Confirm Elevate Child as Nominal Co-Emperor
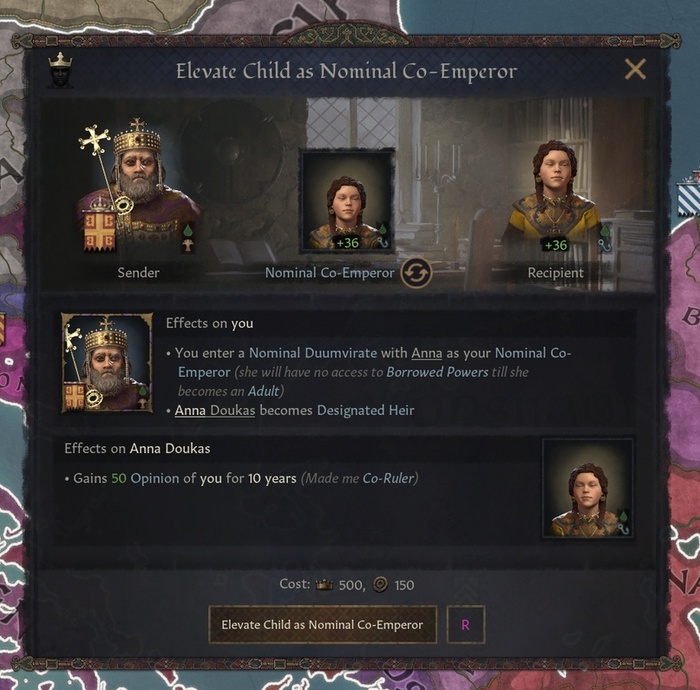Screen dimensions: 700x690 click(x=322, y=625)
